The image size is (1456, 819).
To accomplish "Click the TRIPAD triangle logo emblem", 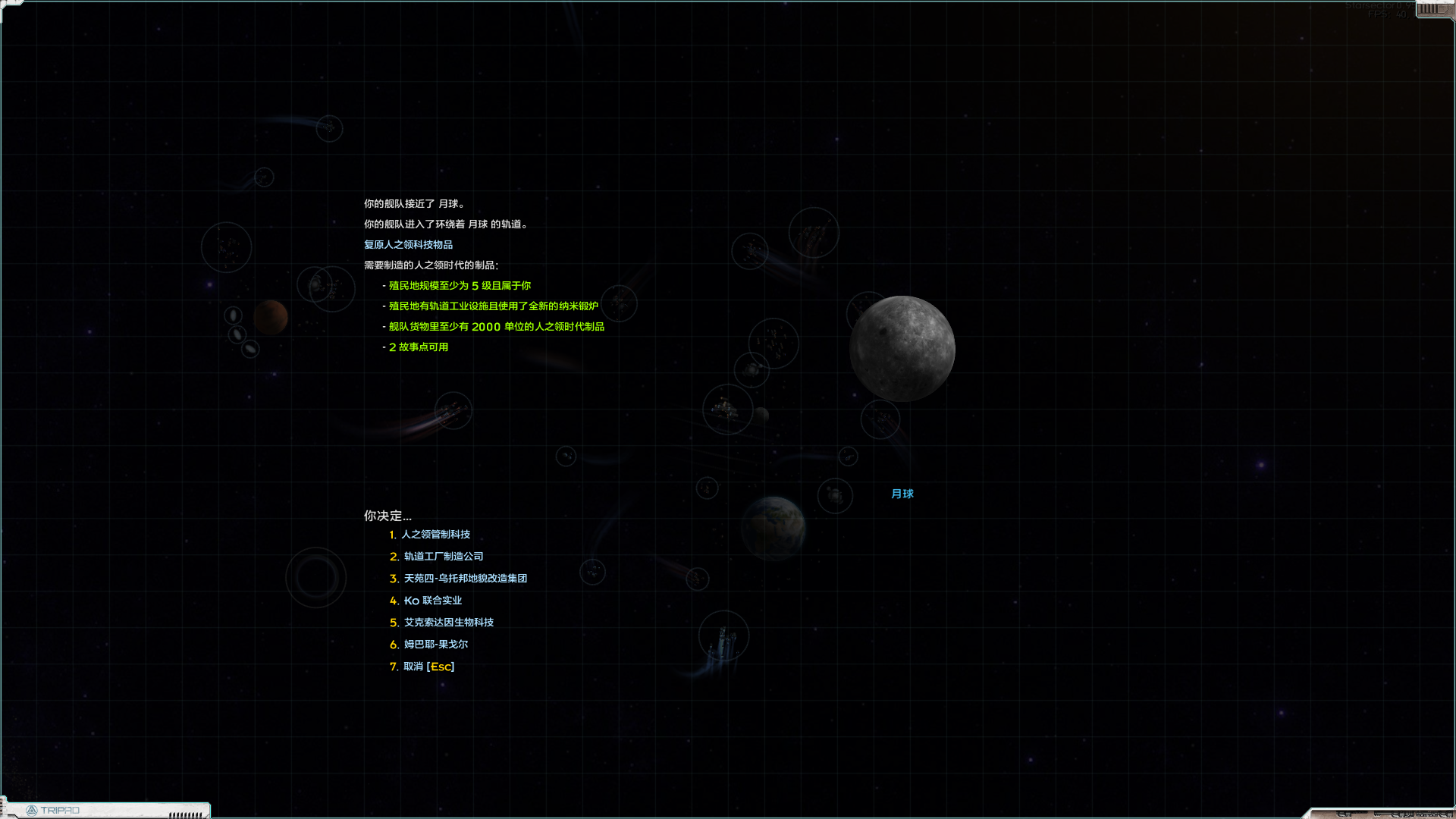I will tap(33, 810).
